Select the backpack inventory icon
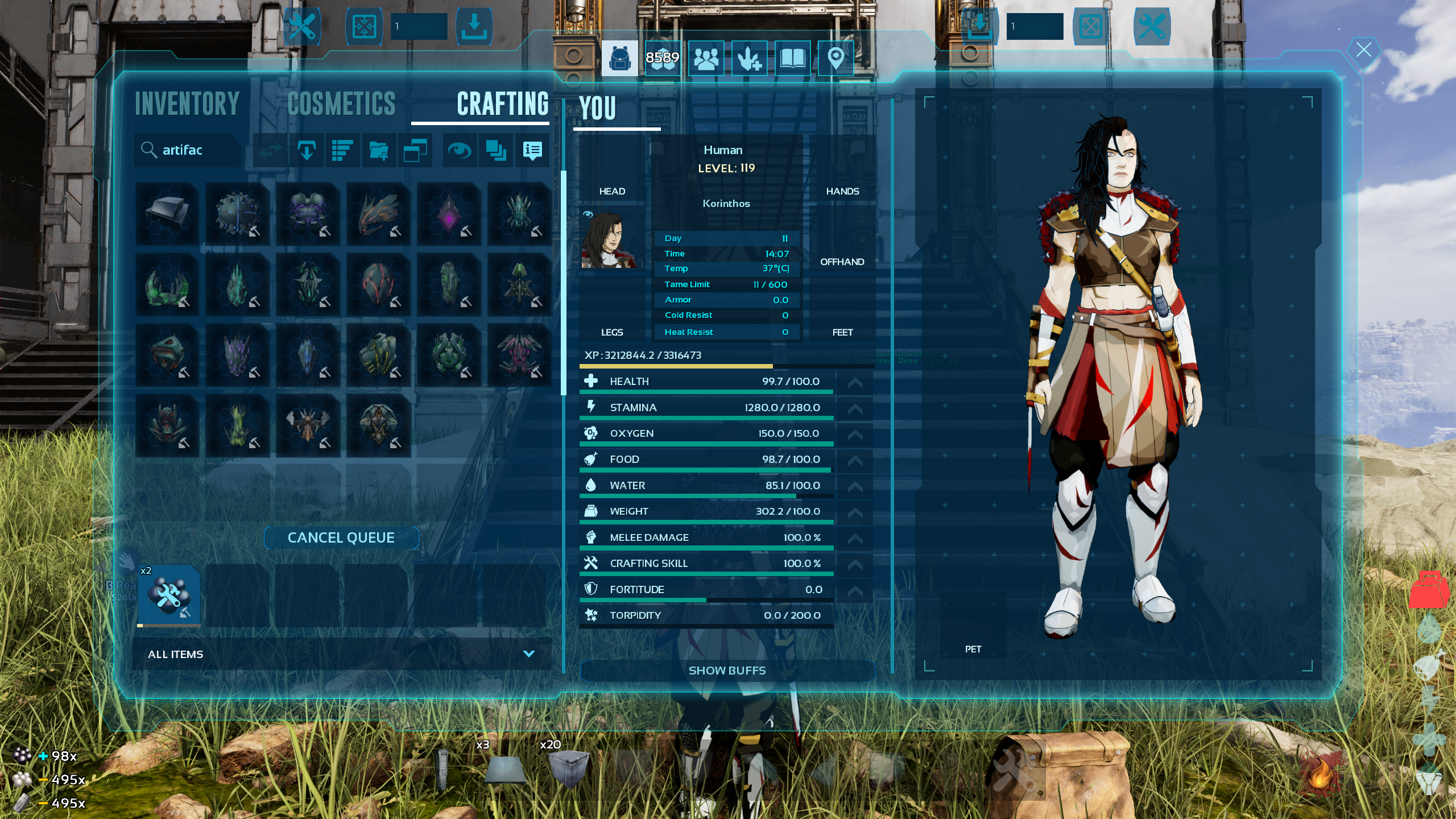1456x819 pixels. click(x=619, y=58)
